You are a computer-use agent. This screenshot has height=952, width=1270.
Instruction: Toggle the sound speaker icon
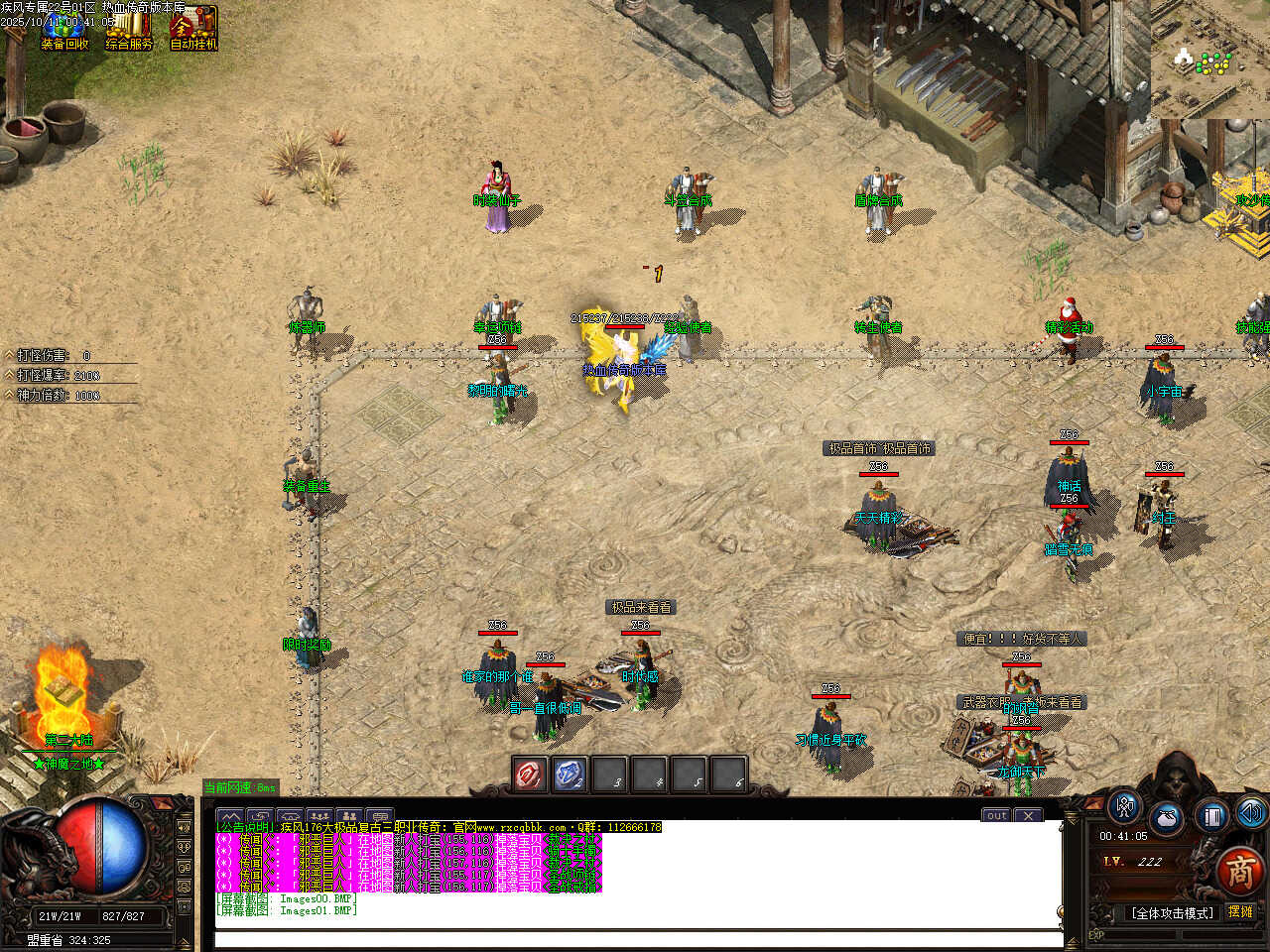click(1250, 813)
